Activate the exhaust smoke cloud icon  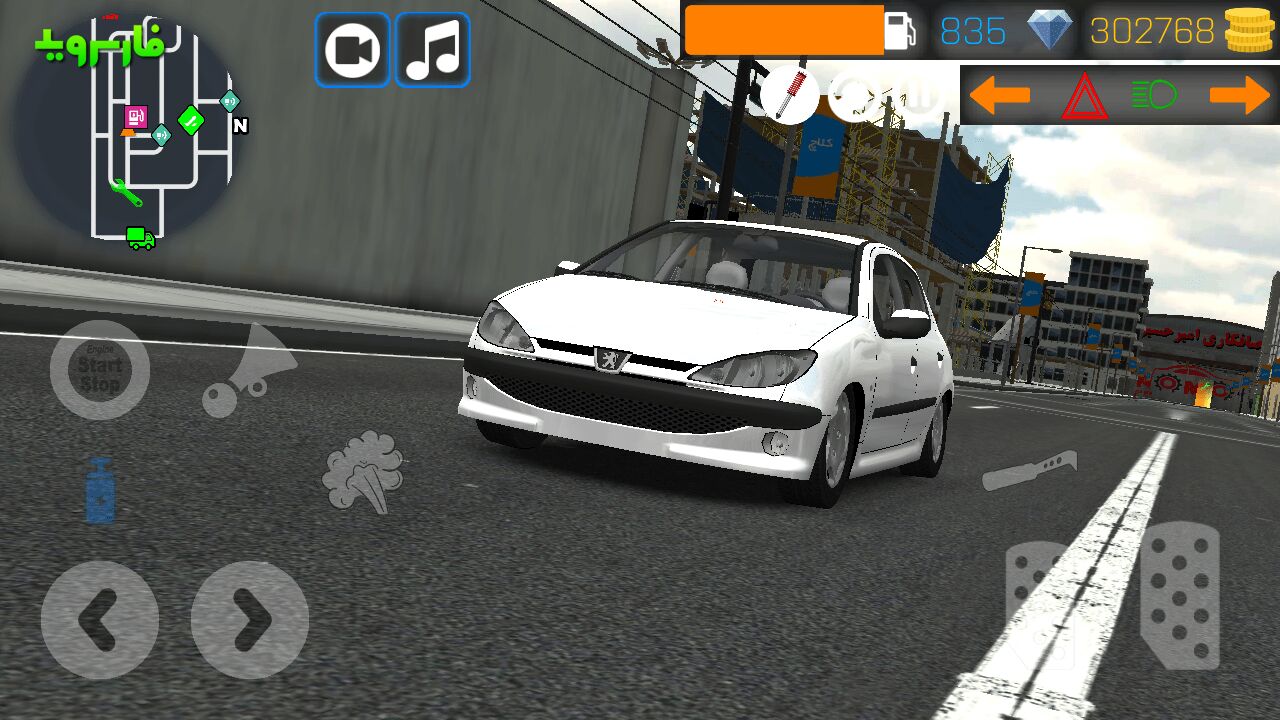coord(364,471)
